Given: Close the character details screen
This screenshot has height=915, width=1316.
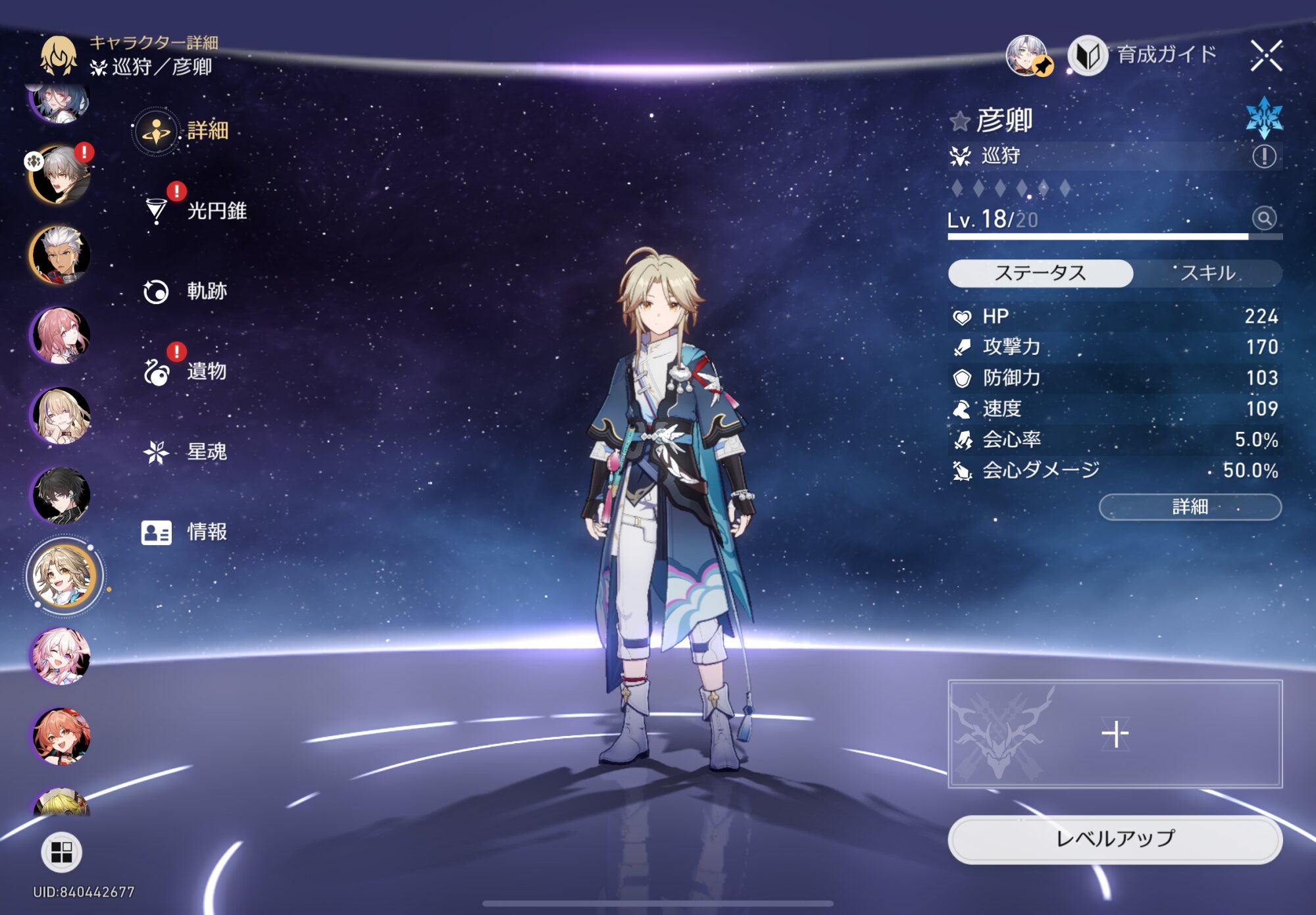Looking at the screenshot, I should [x=1266, y=55].
